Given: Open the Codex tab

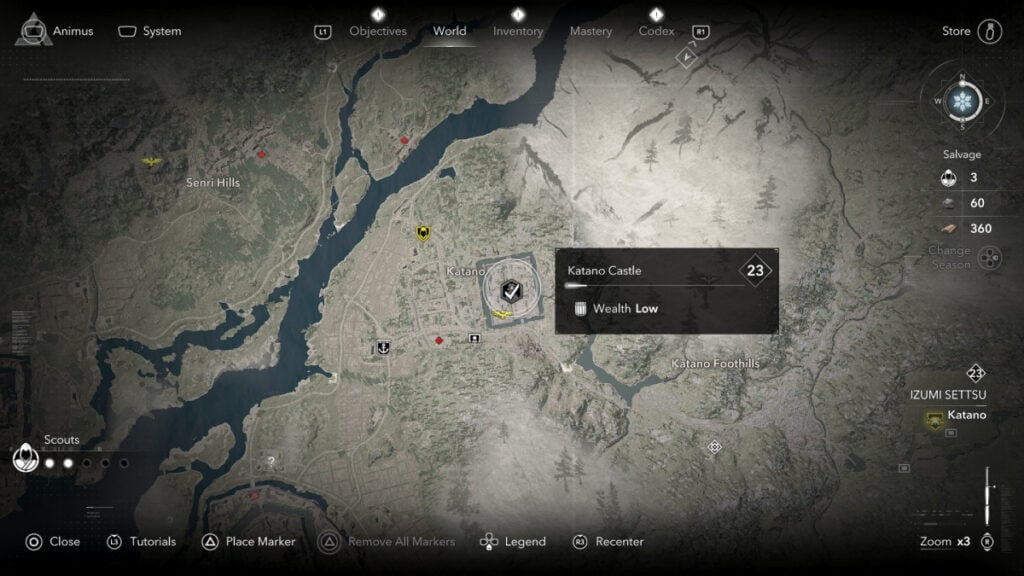Looking at the screenshot, I should 656,31.
